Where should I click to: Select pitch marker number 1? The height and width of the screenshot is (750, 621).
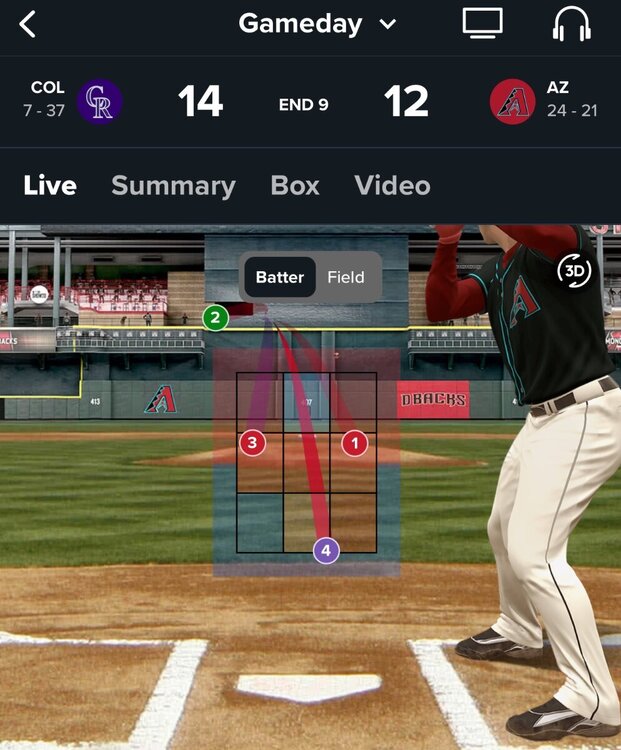pyautogui.click(x=355, y=442)
